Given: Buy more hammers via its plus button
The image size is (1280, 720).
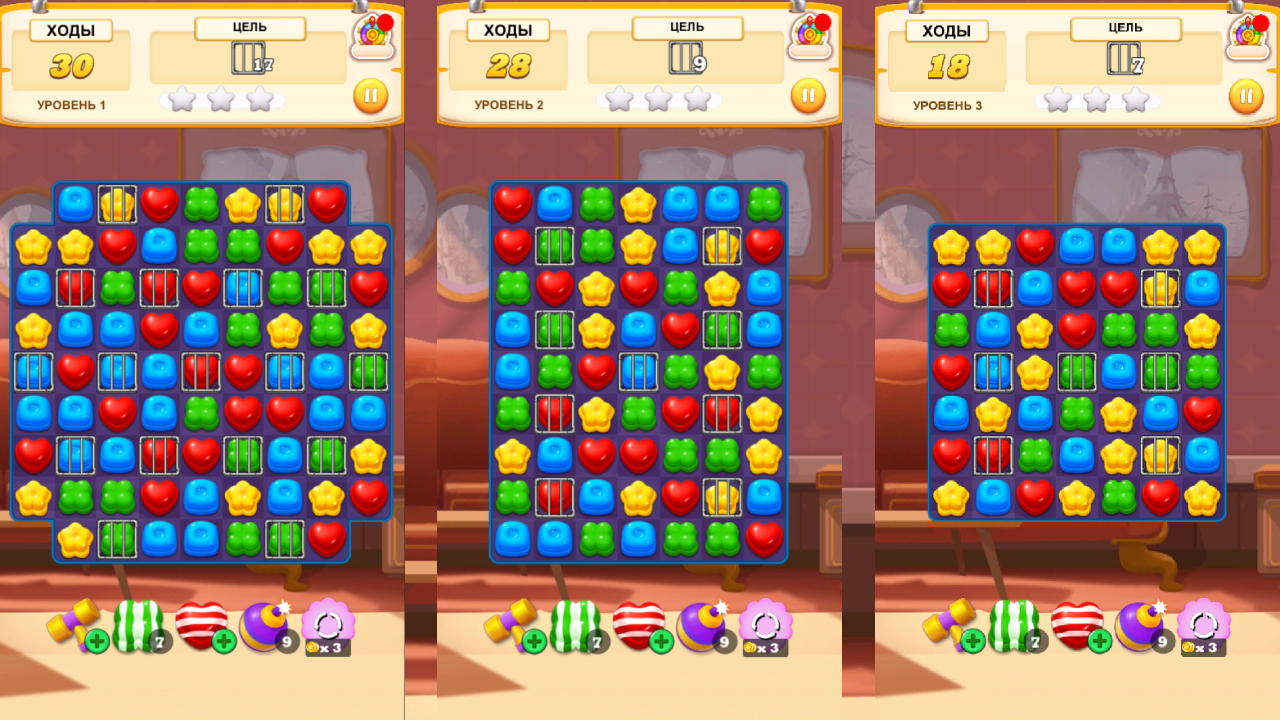Looking at the screenshot, I should (100, 640).
